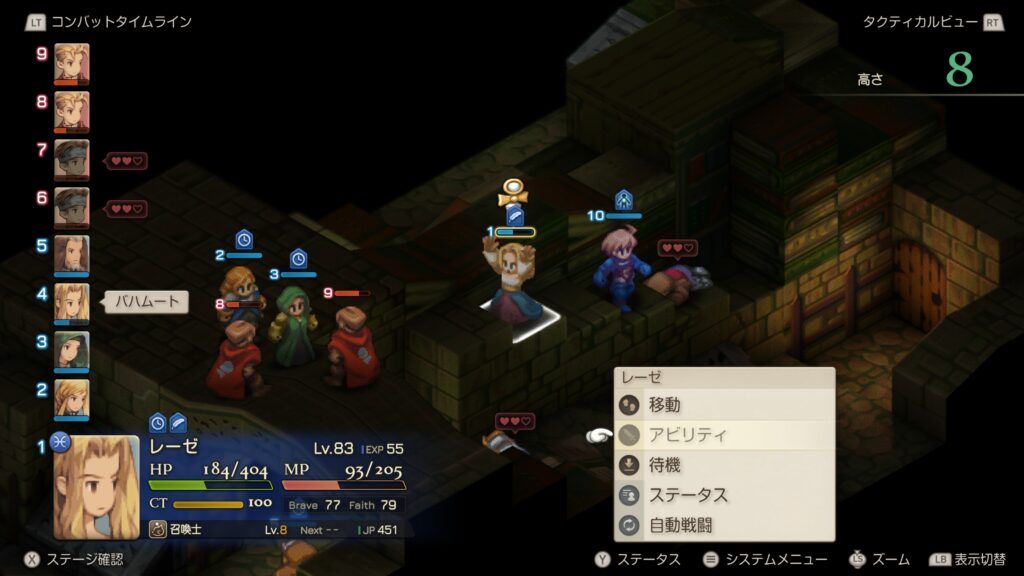Select turn 8 portrait in combat timeline
Viewport: 1024px width, 576px height.
tap(71, 110)
